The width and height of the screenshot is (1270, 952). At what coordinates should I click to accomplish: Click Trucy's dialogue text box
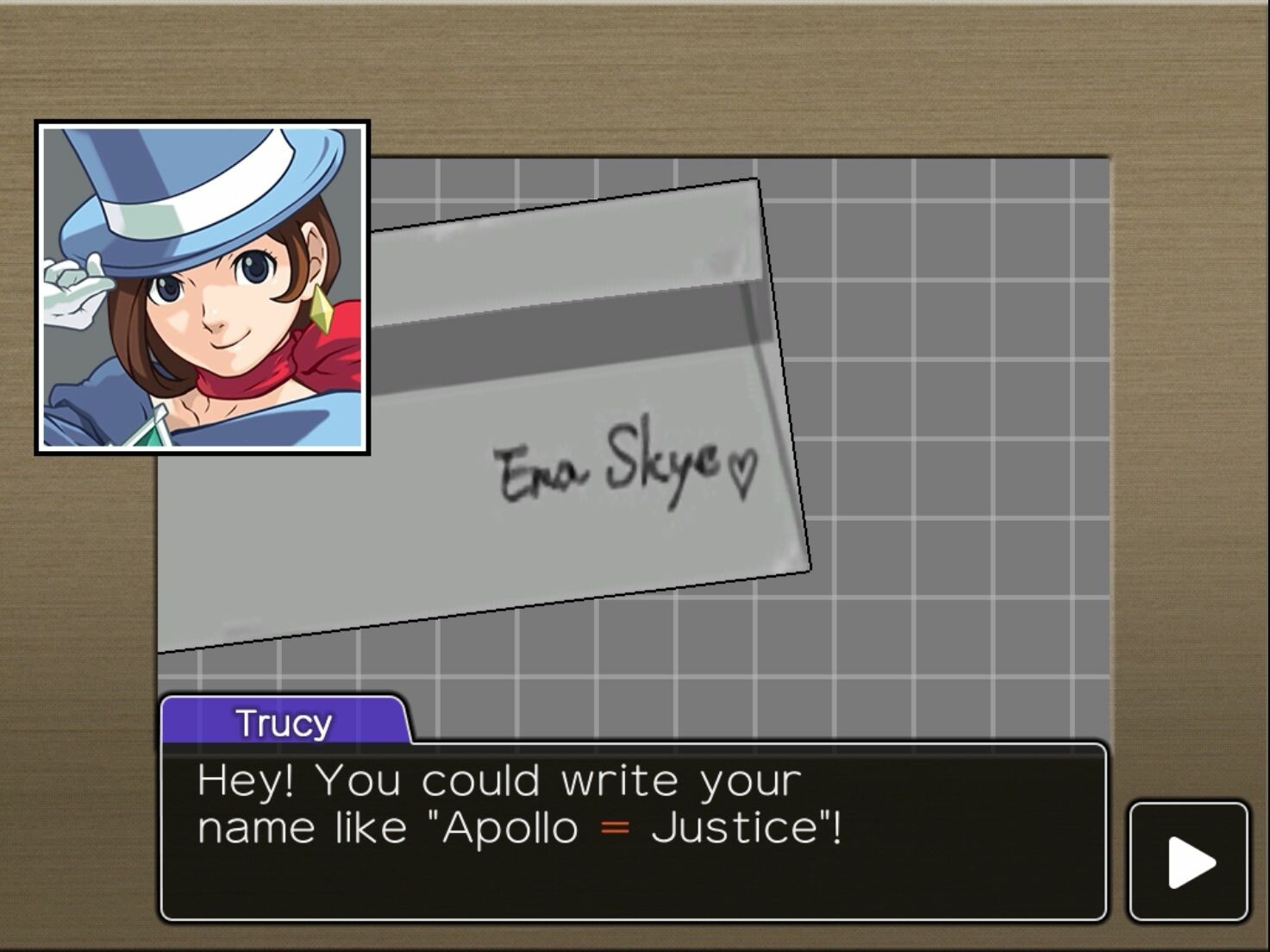click(633, 830)
